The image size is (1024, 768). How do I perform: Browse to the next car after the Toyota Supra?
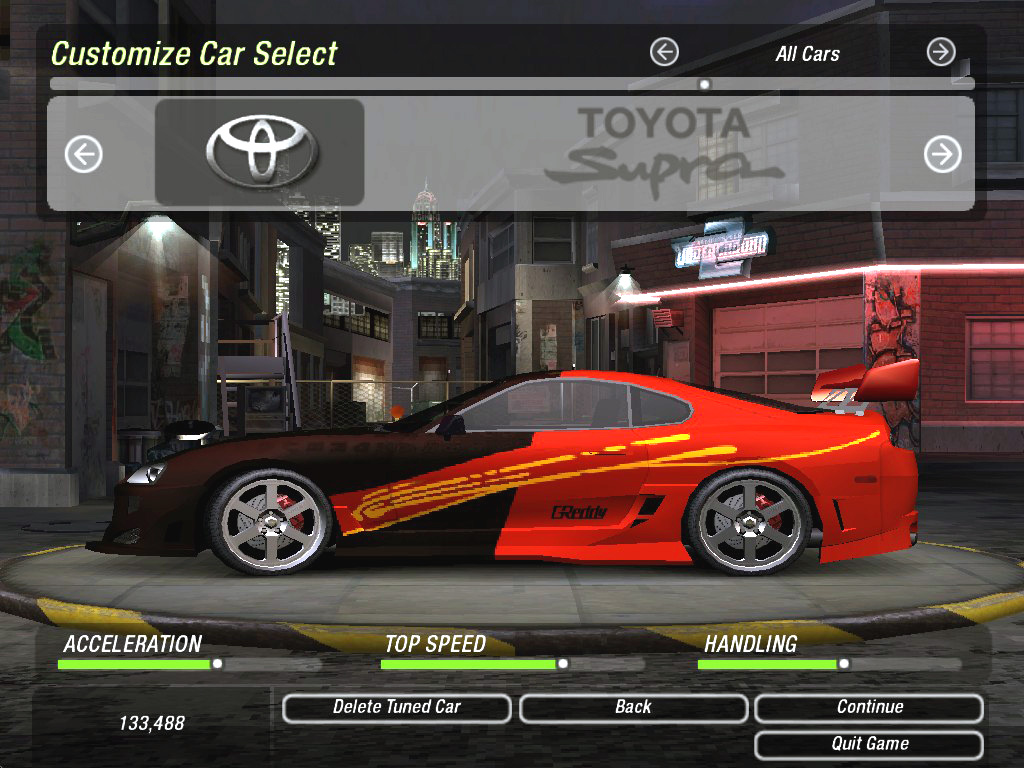[942, 154]
